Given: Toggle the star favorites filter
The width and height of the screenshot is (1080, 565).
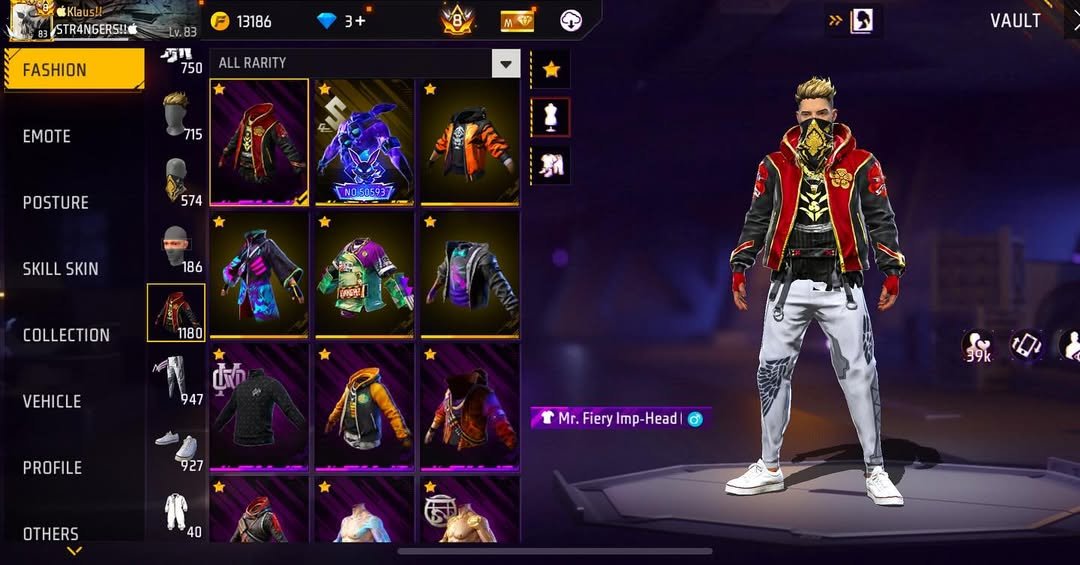Looking at the screenshot, I should [x=550, y=70].
